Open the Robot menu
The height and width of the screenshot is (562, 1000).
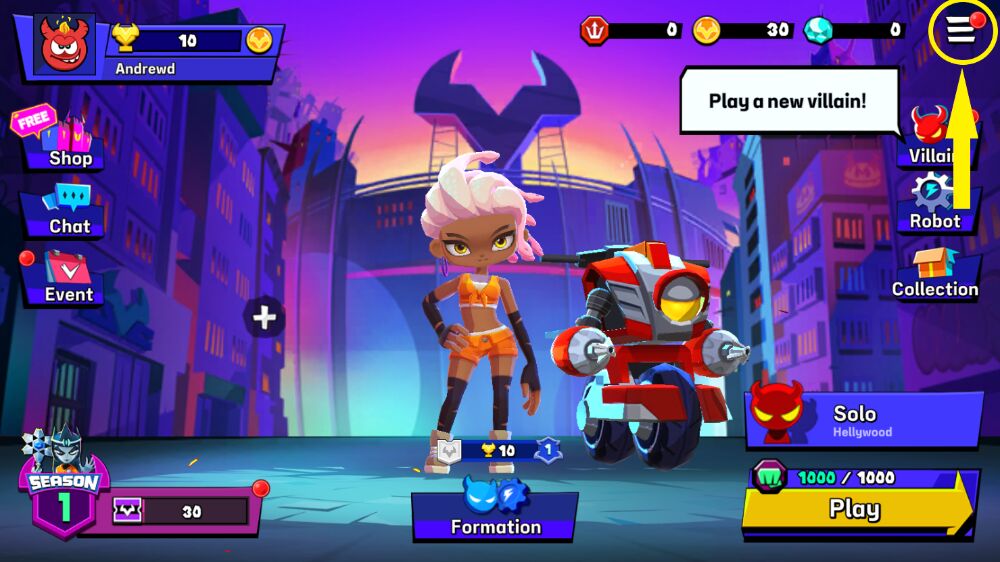coord(934,204)
